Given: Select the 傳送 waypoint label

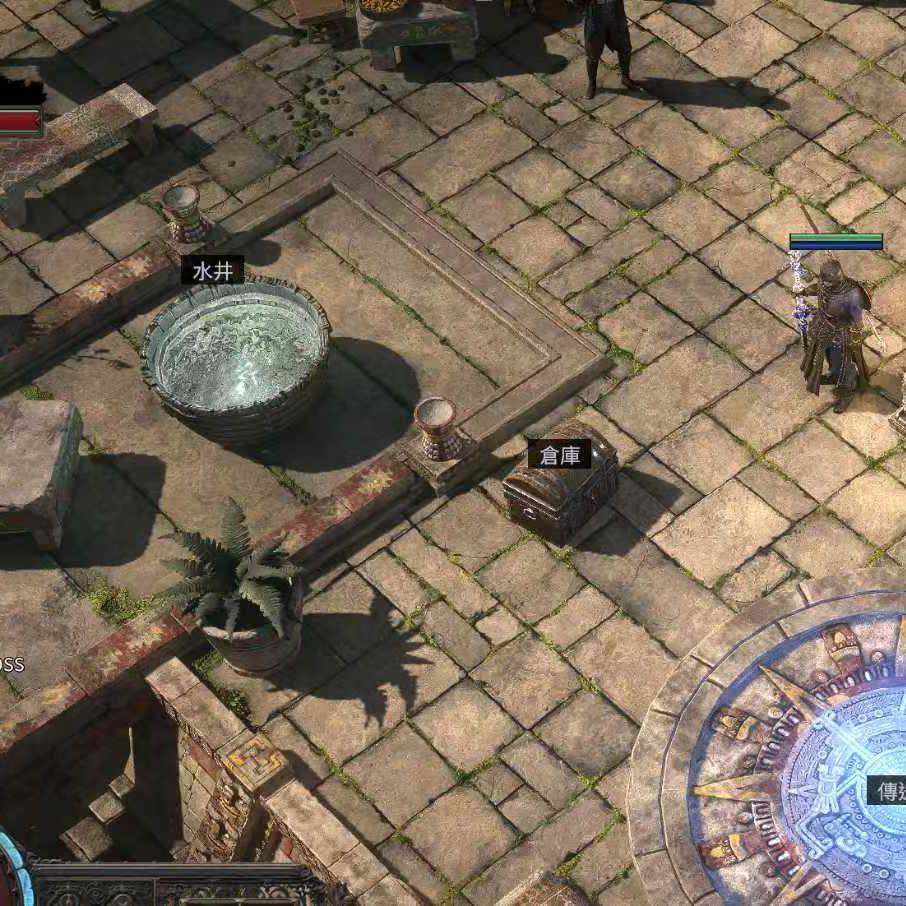Looking at the screenshot, I should pos(887,790).
